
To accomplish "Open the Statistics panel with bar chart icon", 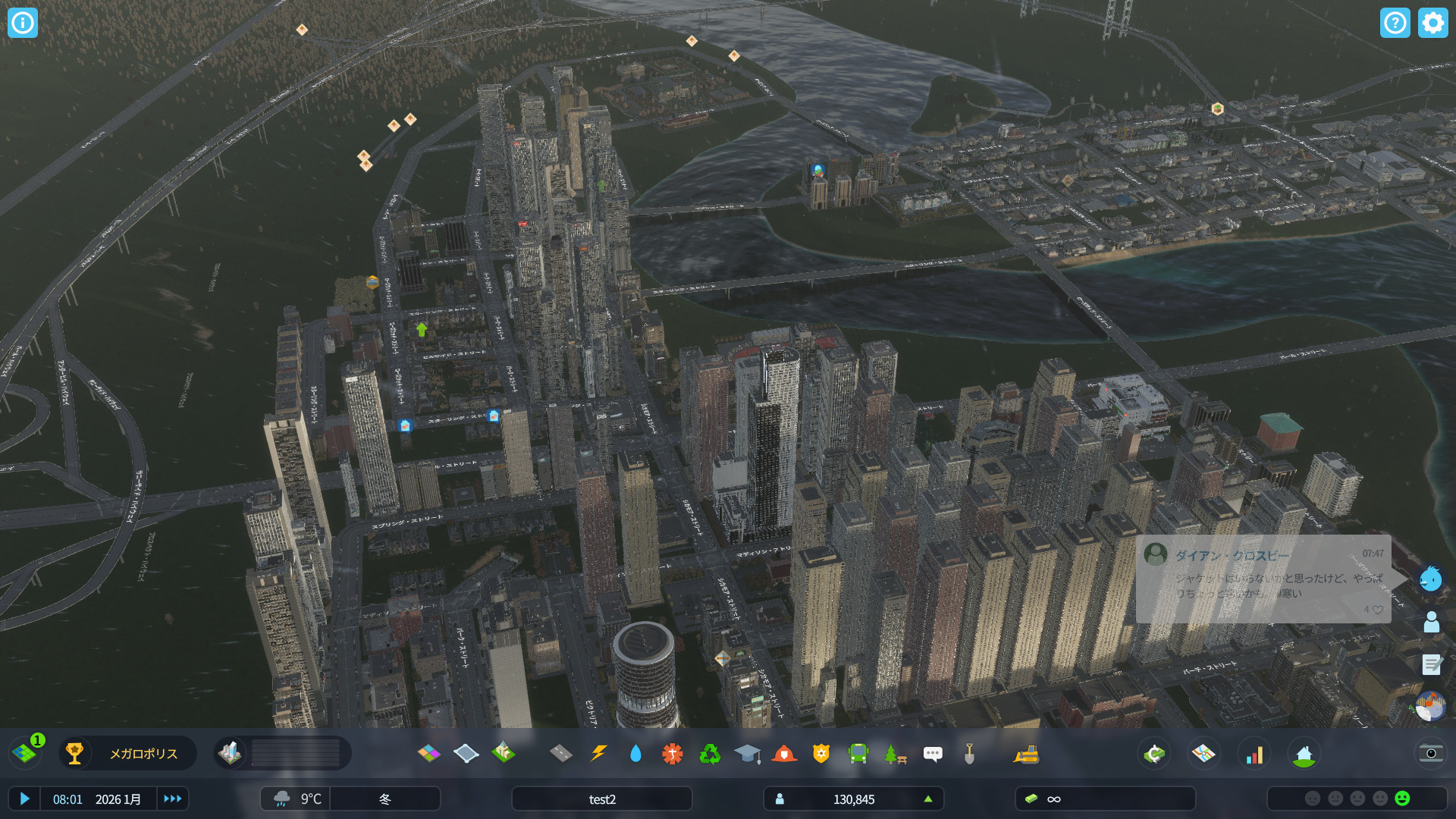I will click(1255, 754).
